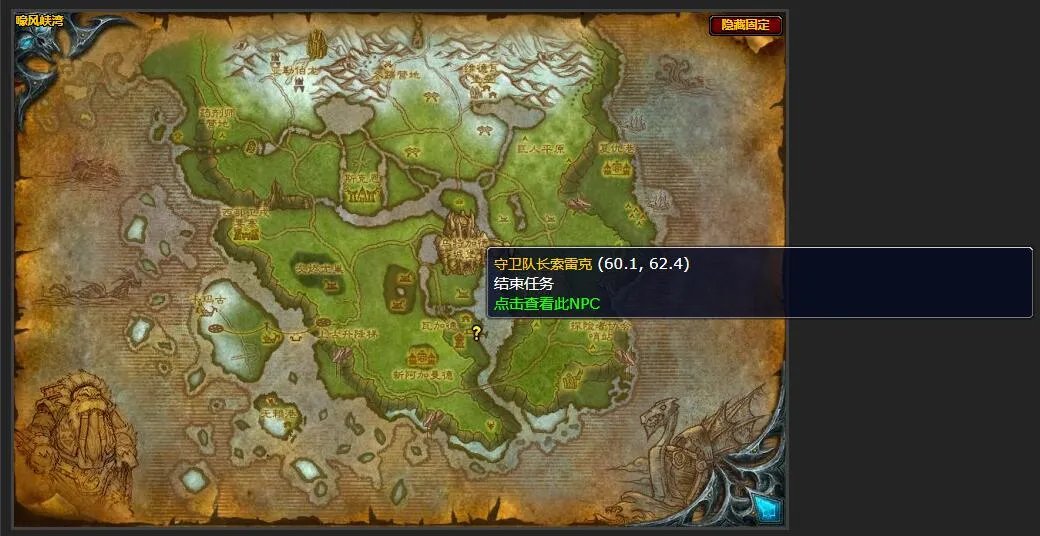Select the yellow question mark quest marker
This screenshot has width=1040, height=536.
tap(477, 333)
